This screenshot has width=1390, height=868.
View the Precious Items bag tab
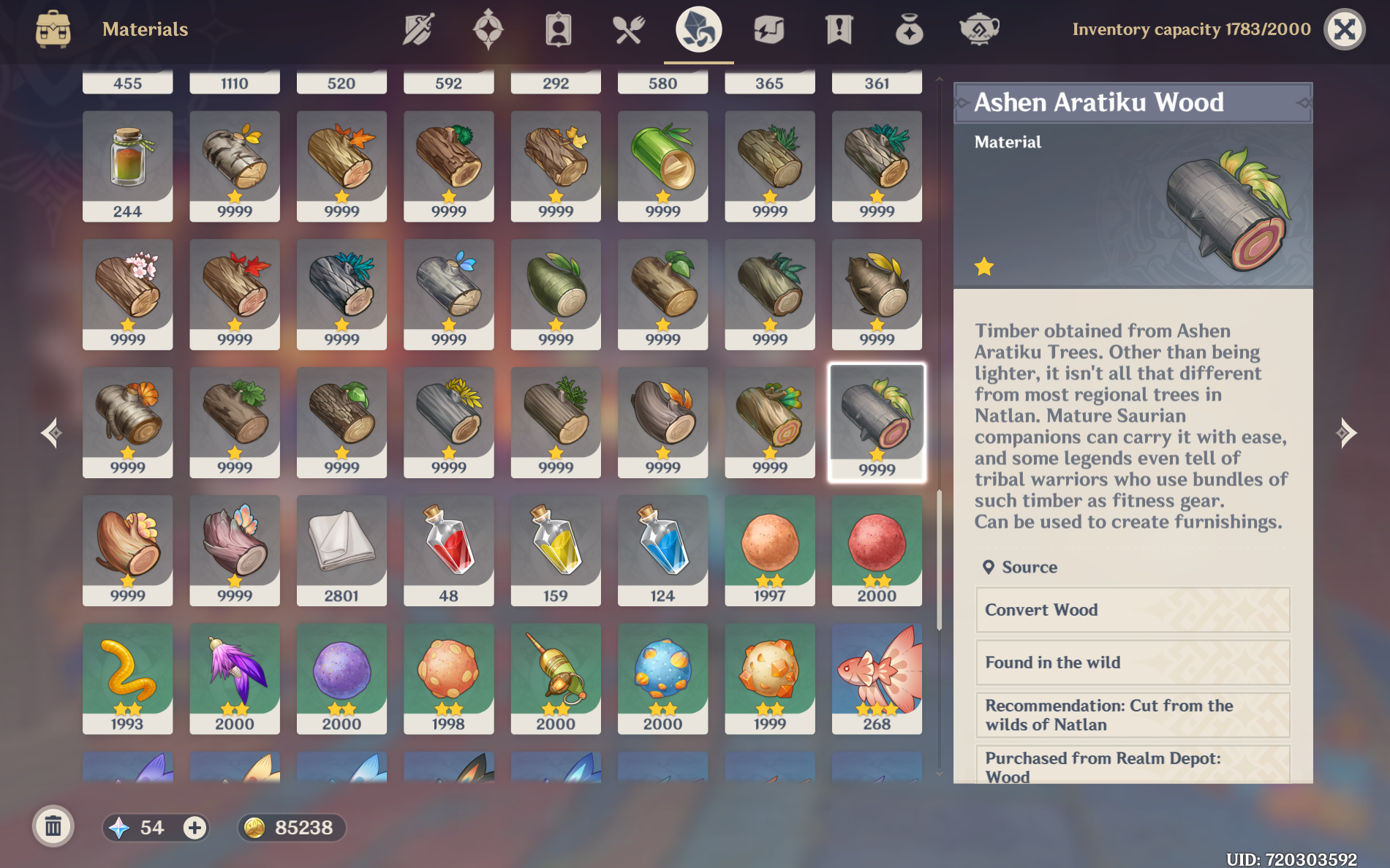tap(909, 29)
